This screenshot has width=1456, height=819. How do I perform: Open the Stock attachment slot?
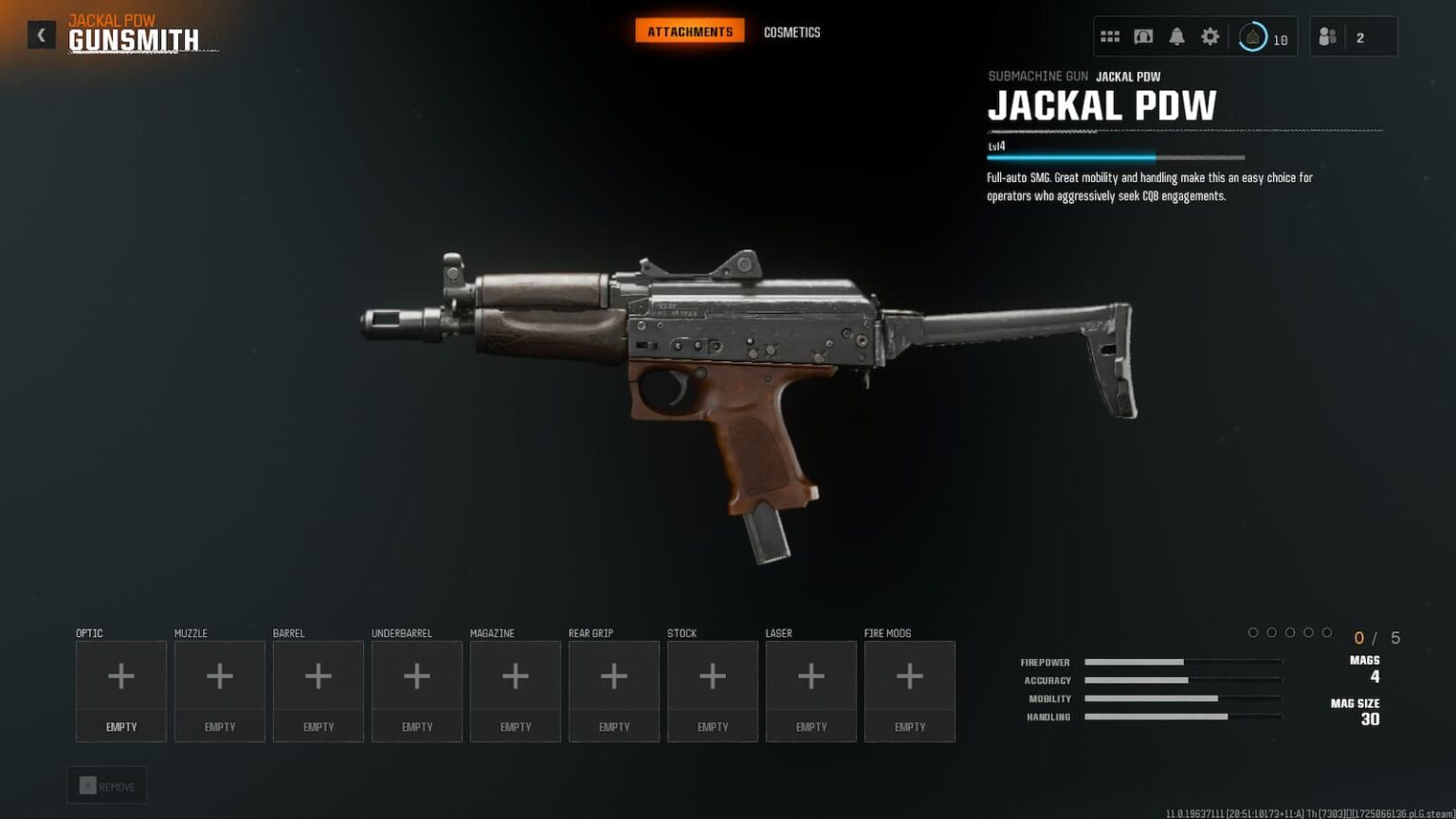[713, 690]
